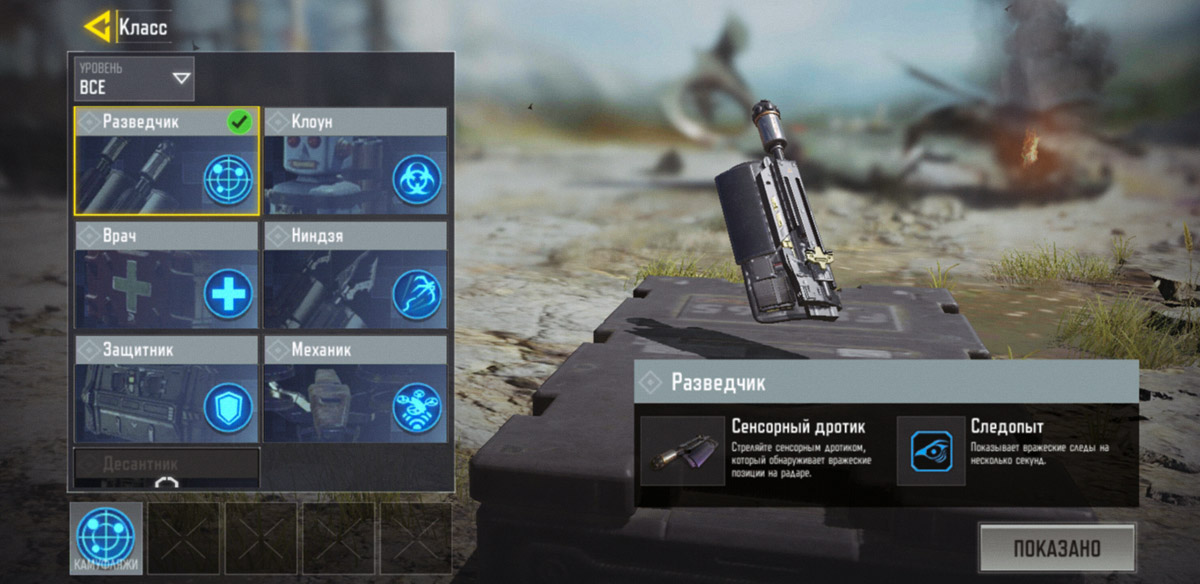Click the Десантник class tile
This screenshot has height=584, width=1200.
(166, 465)
